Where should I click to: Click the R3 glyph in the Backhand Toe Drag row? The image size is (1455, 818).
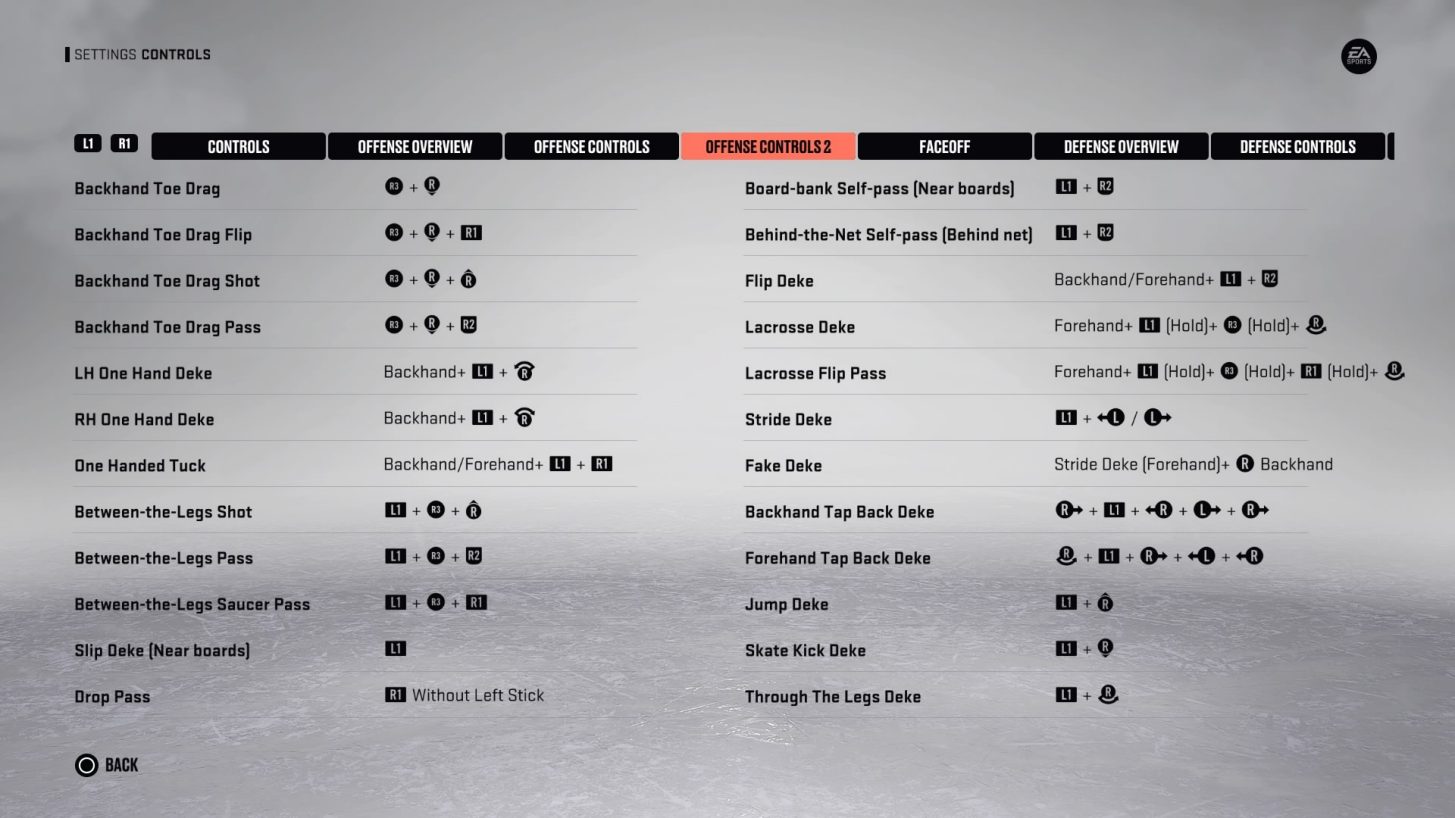coord(395,188)
